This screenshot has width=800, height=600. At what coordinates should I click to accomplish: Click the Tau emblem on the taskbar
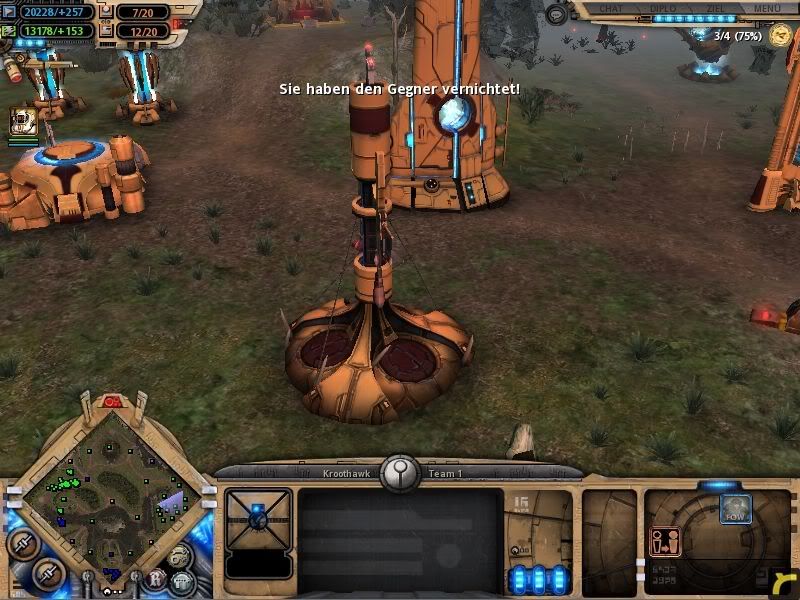[399, 470]
